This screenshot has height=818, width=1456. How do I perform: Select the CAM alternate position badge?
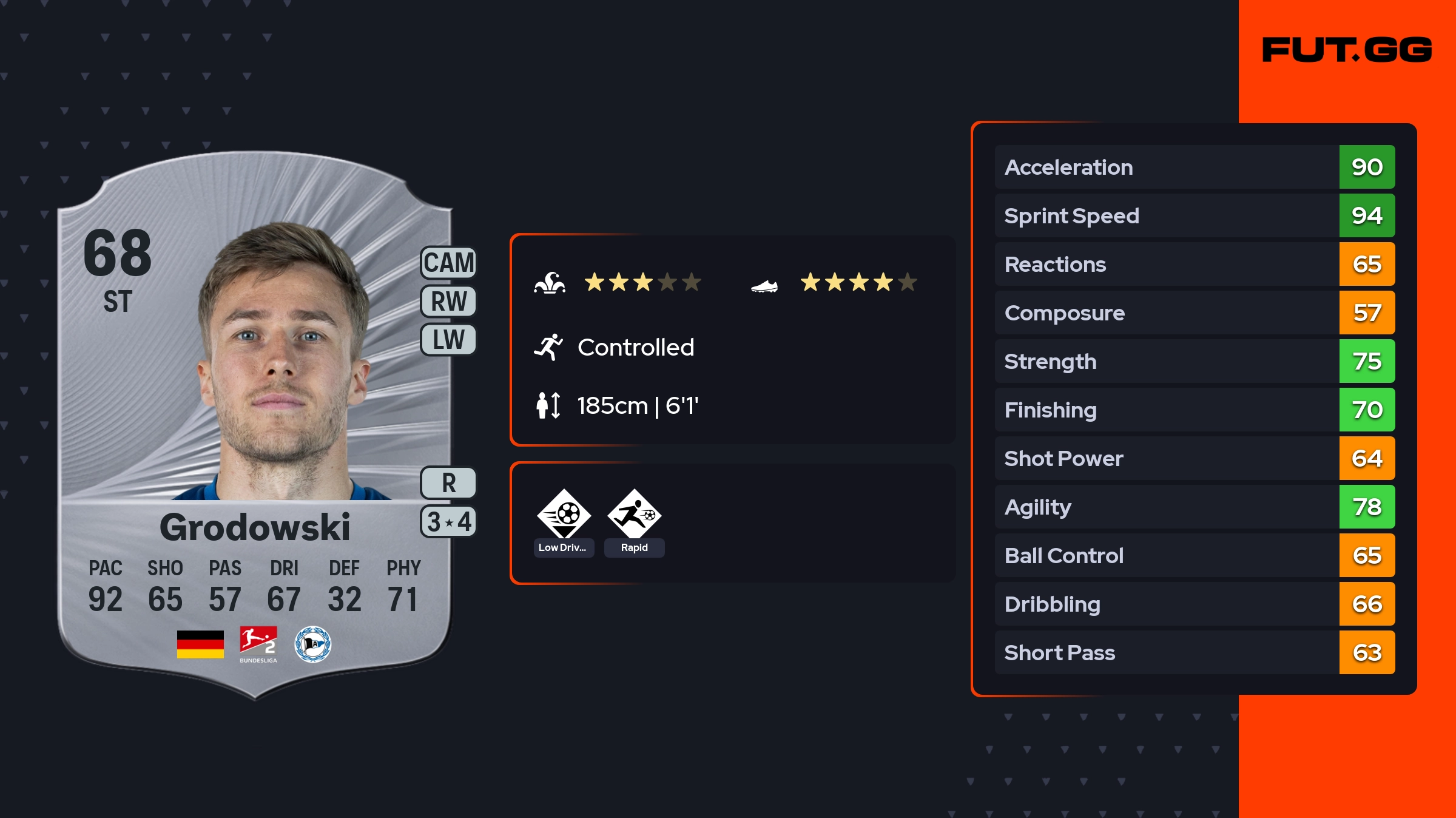pos(448,263)
